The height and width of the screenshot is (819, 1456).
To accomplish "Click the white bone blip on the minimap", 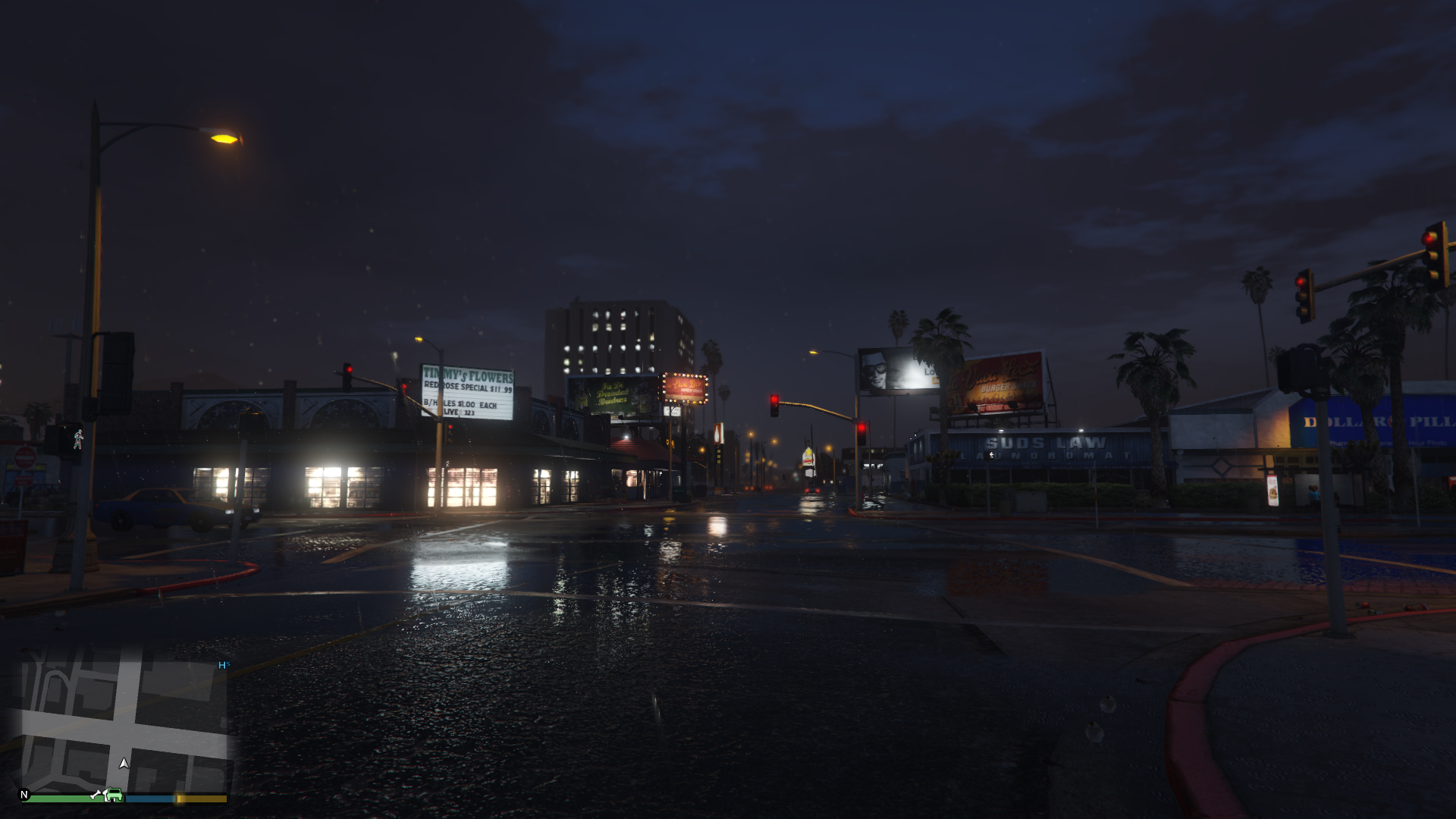I will 96,794.
